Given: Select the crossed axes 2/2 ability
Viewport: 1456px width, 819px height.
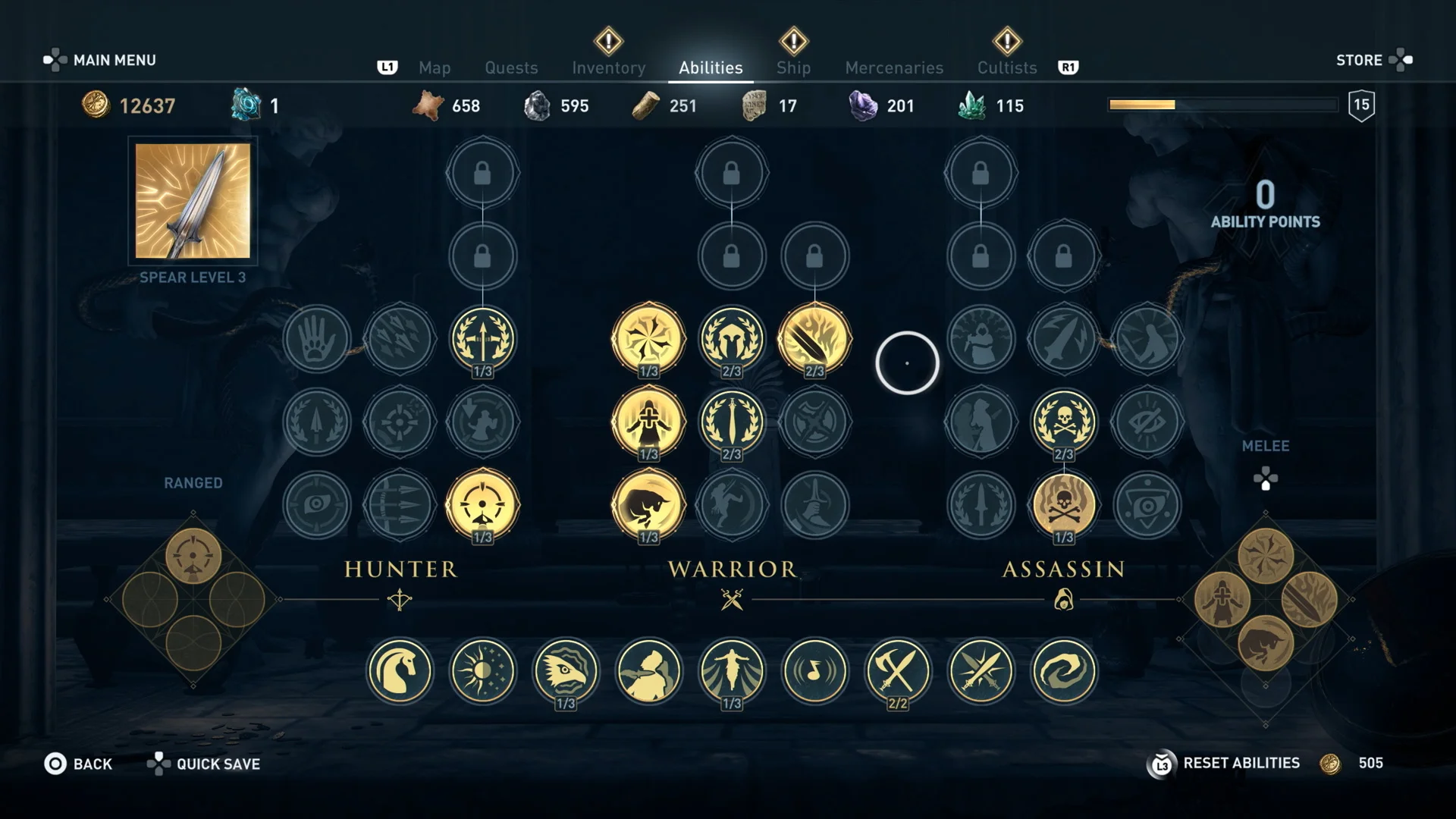Looking at the screenshot, I should tap(898, 672).
